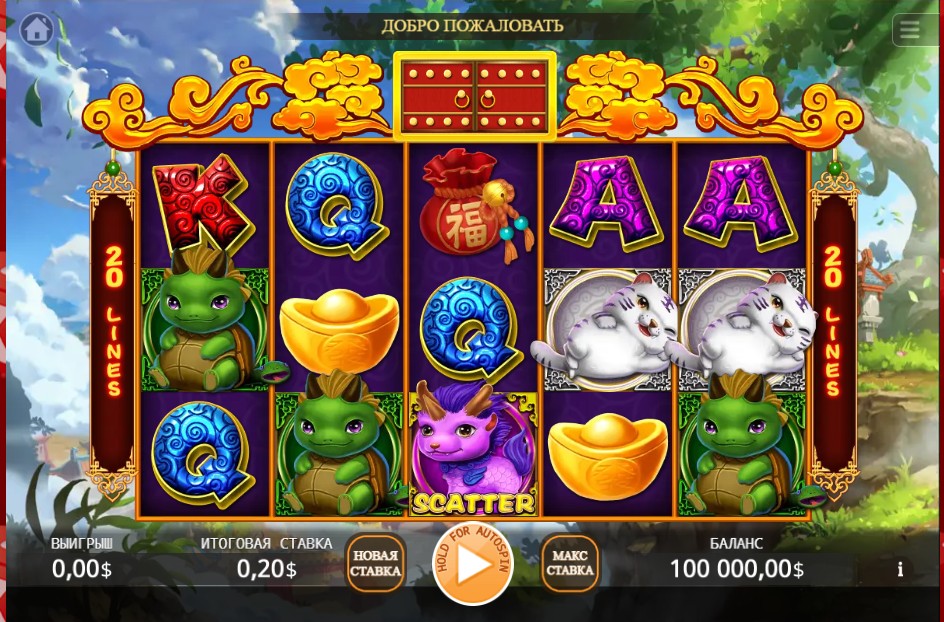Choose the НОВАЯ СТАВКА button

pos(375,564)
